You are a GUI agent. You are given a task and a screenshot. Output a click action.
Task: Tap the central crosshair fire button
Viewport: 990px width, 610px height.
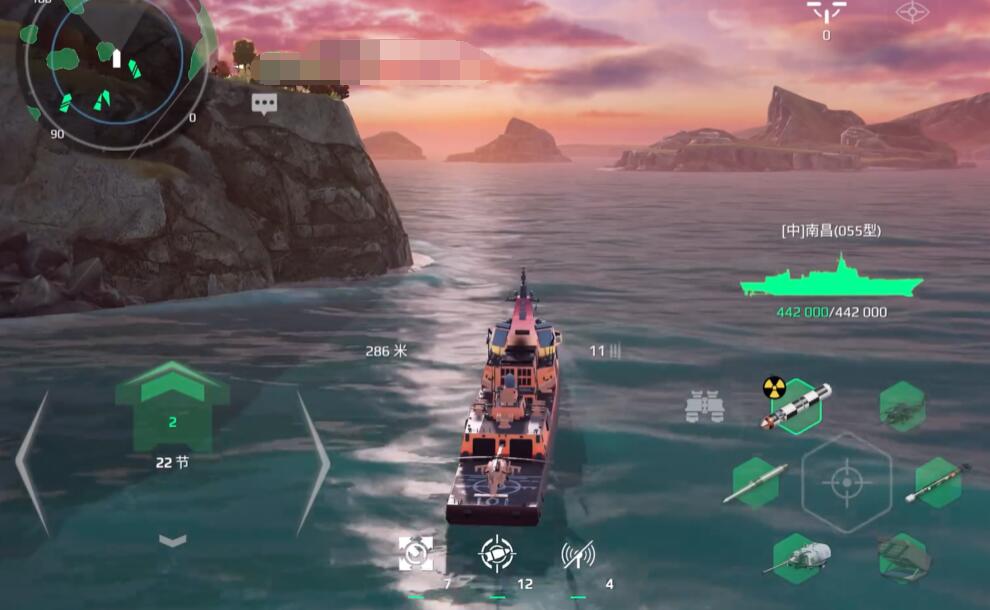point(846,482)
